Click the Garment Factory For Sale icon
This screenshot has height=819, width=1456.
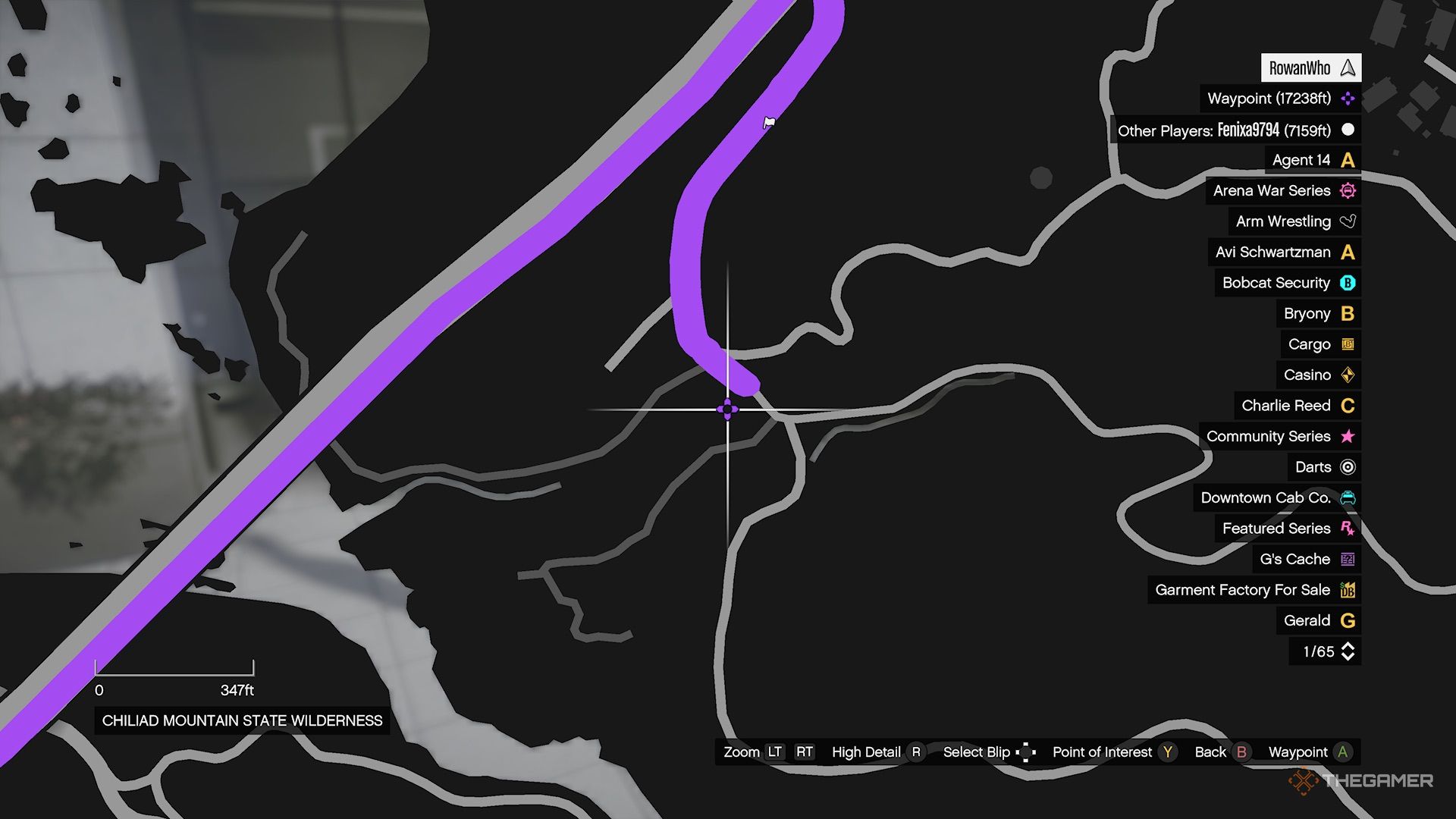click(1347, 589)
